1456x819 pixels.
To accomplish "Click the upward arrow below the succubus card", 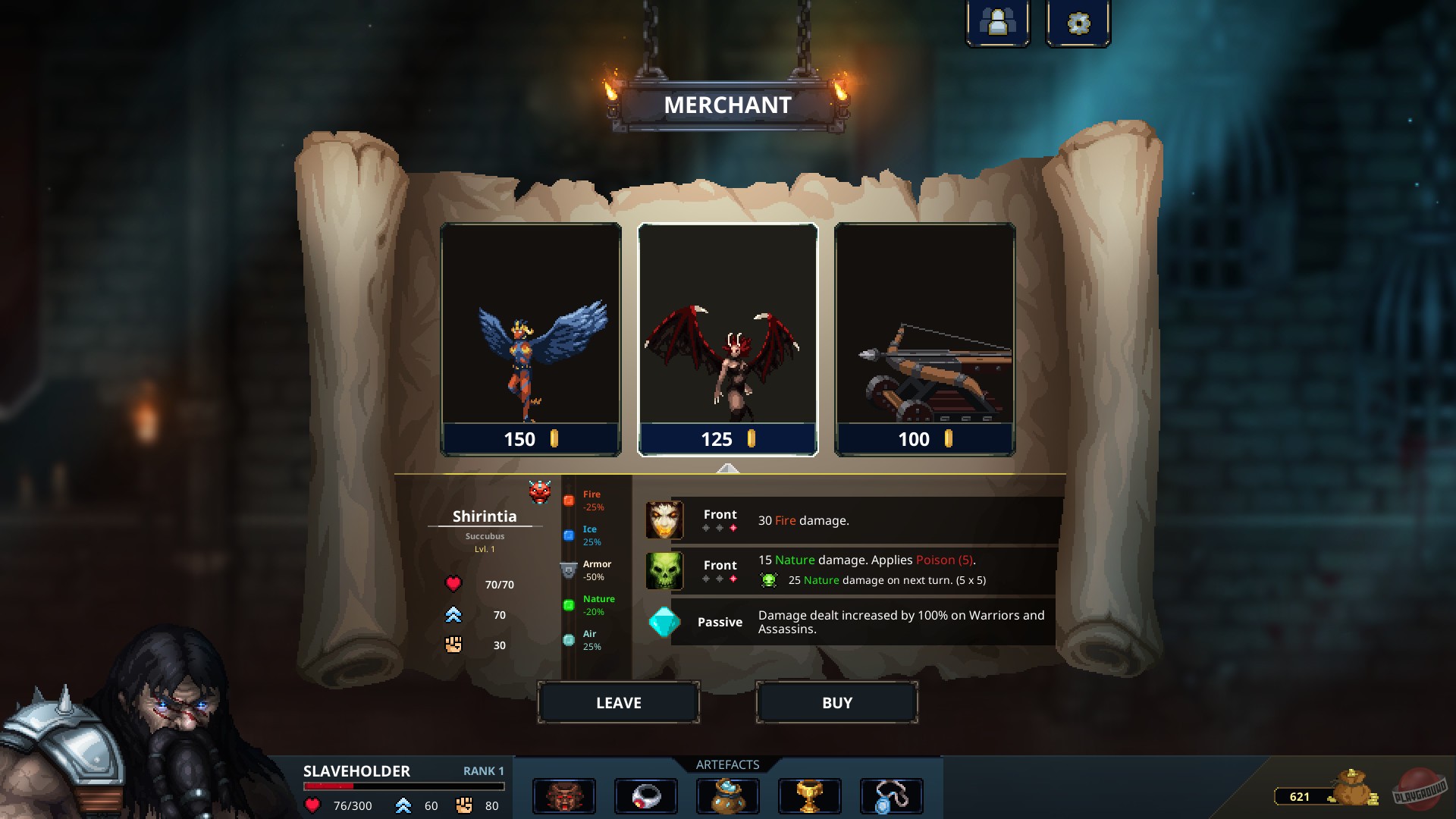I will 728,469.
